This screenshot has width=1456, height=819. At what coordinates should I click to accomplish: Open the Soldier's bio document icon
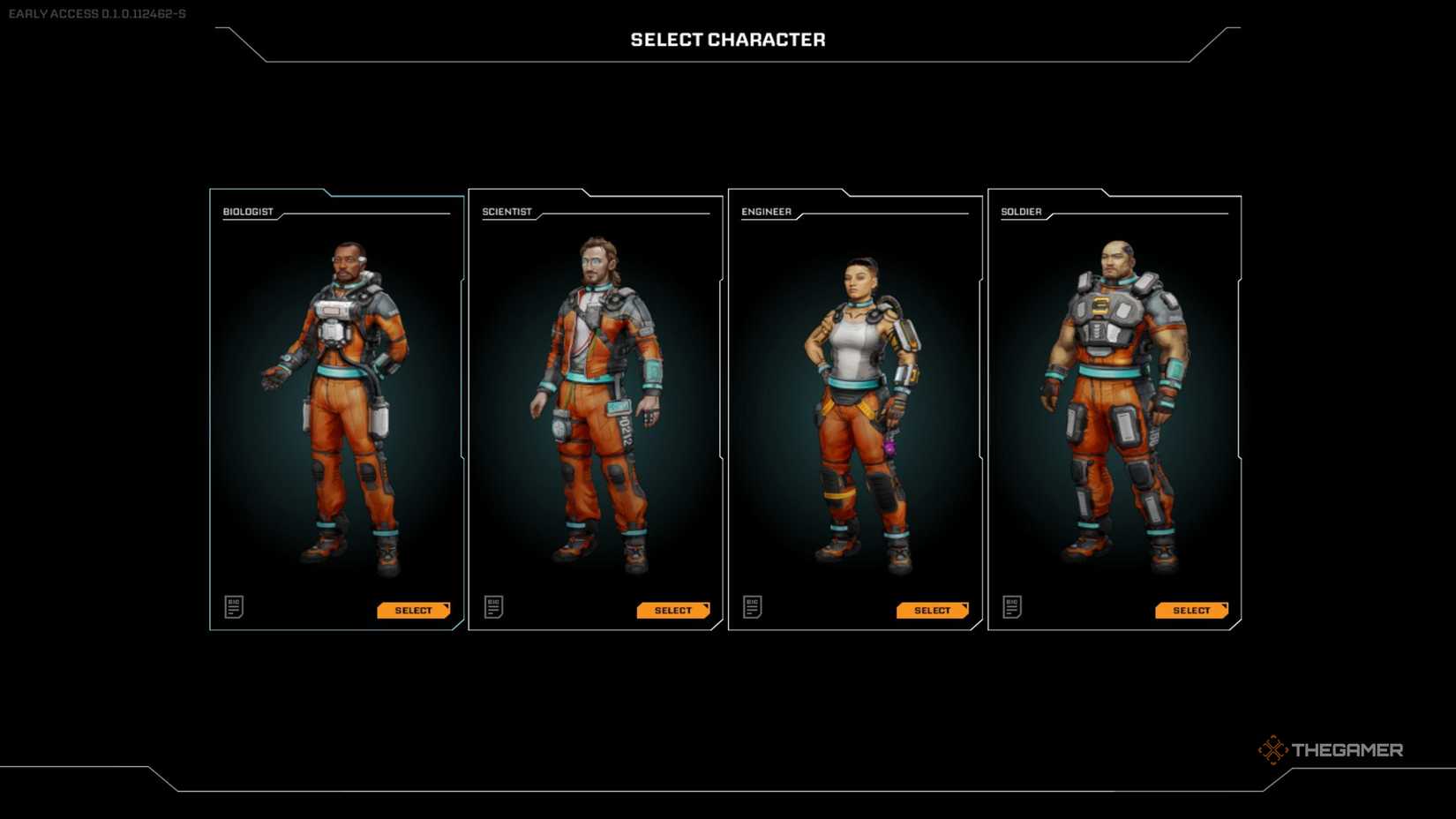point(1011,606)
